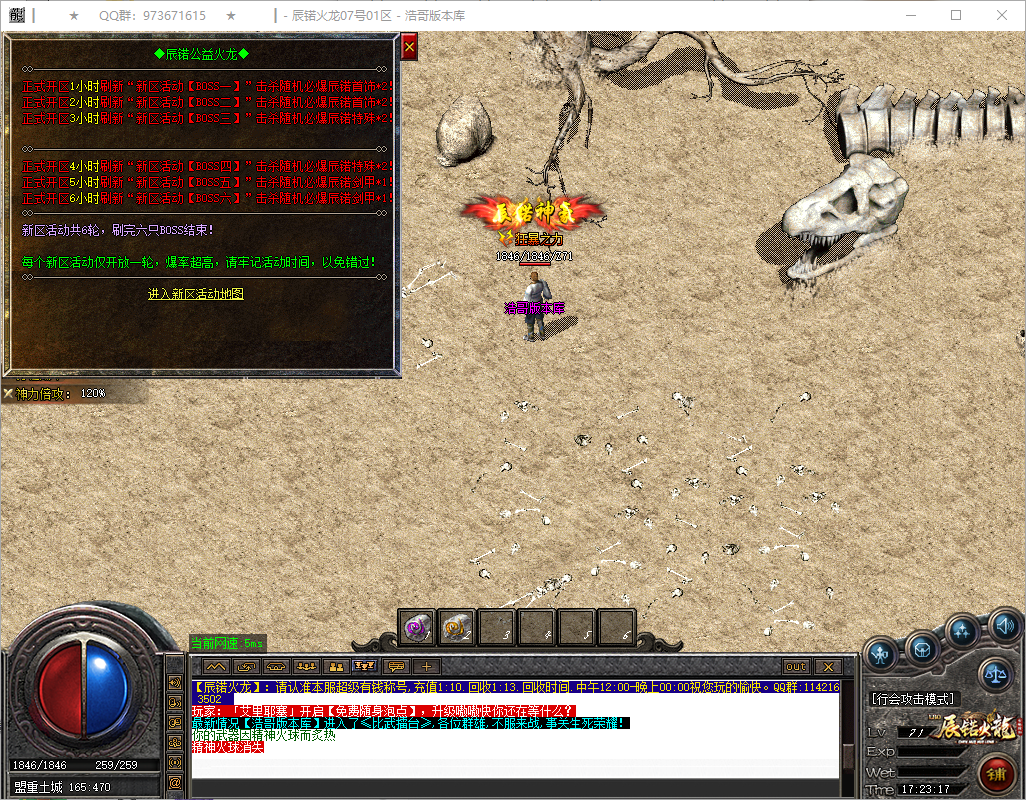1026x800 pixels.
Task: Switch the guild attack mode label
Action: tap(912, 699)
